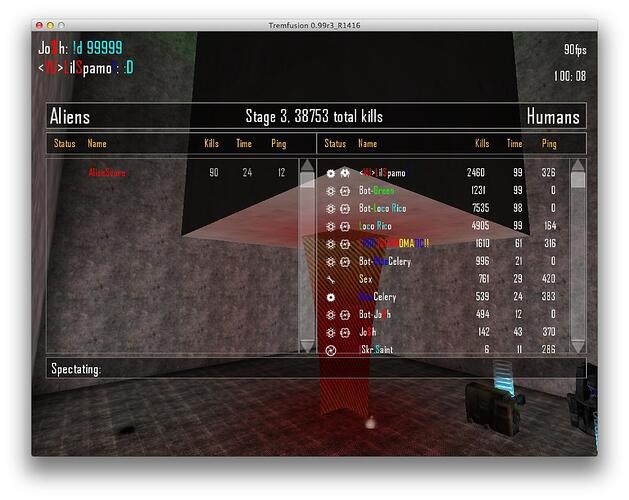Click the Aliens scoreboard scroll-down arrow
Screen dimensions: 629x500
(307, 344)
